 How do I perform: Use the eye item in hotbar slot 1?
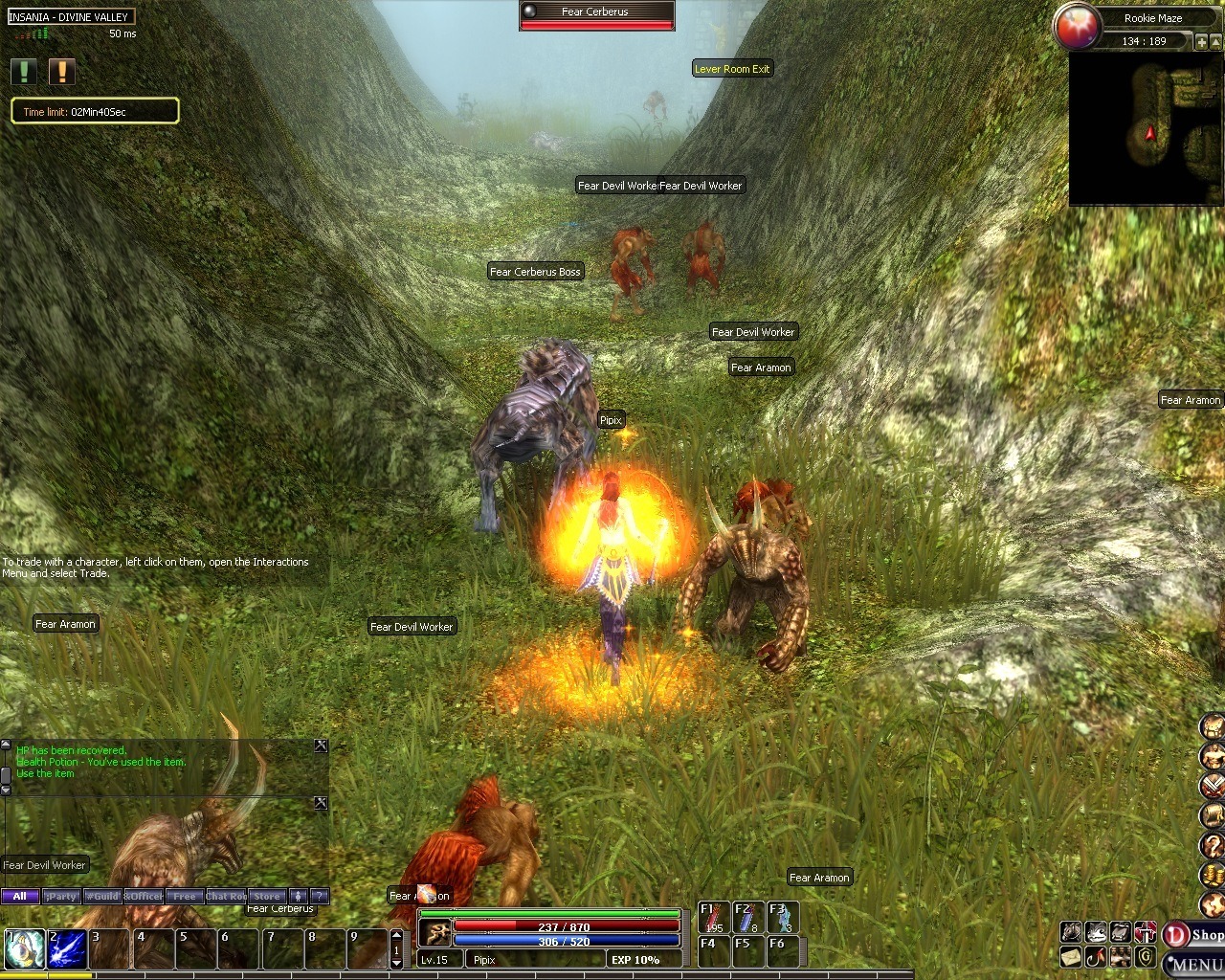[24, 948]
